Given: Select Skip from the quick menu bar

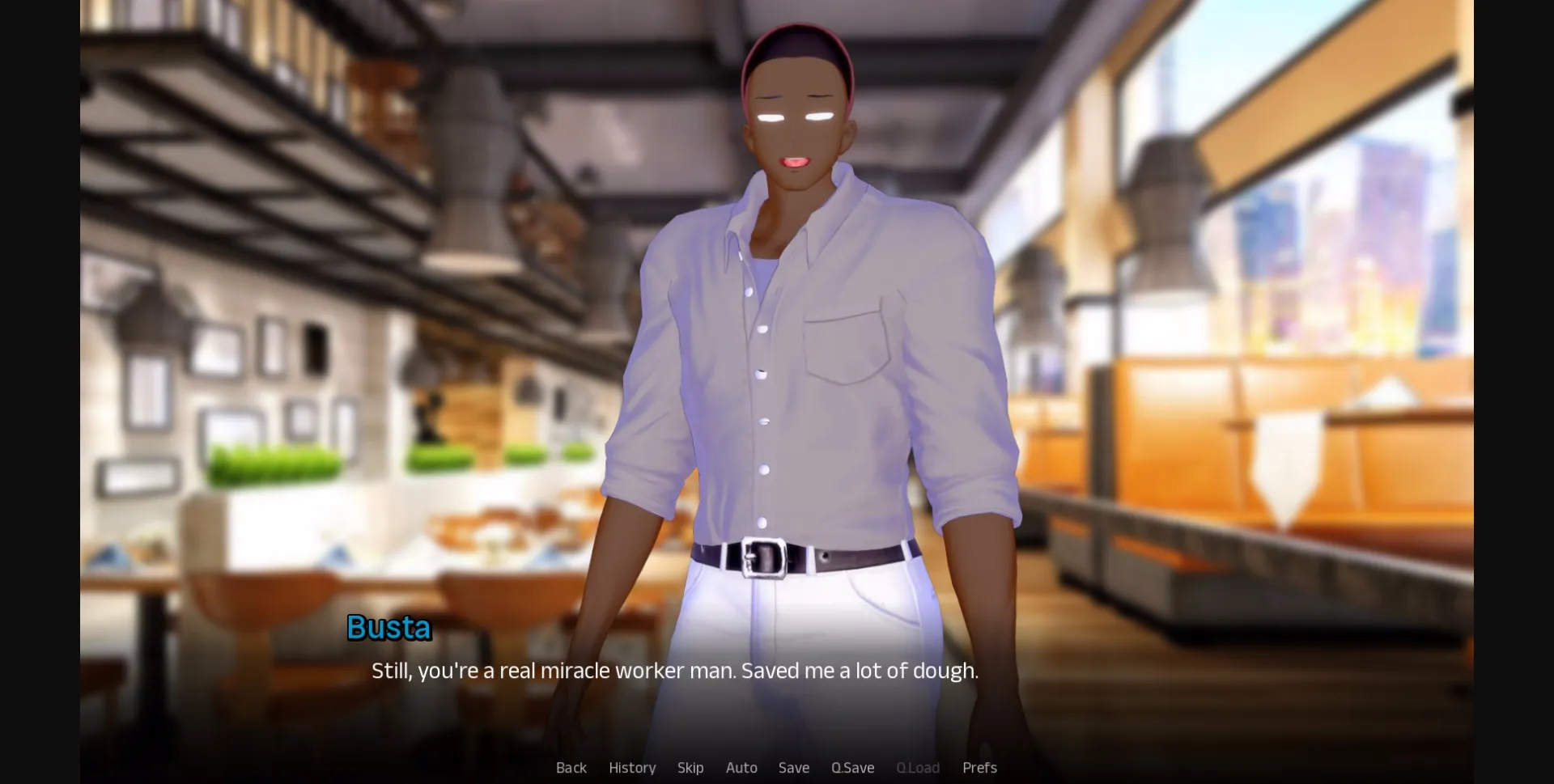Looking at the screenshot, I should click(x=690, y=767).
